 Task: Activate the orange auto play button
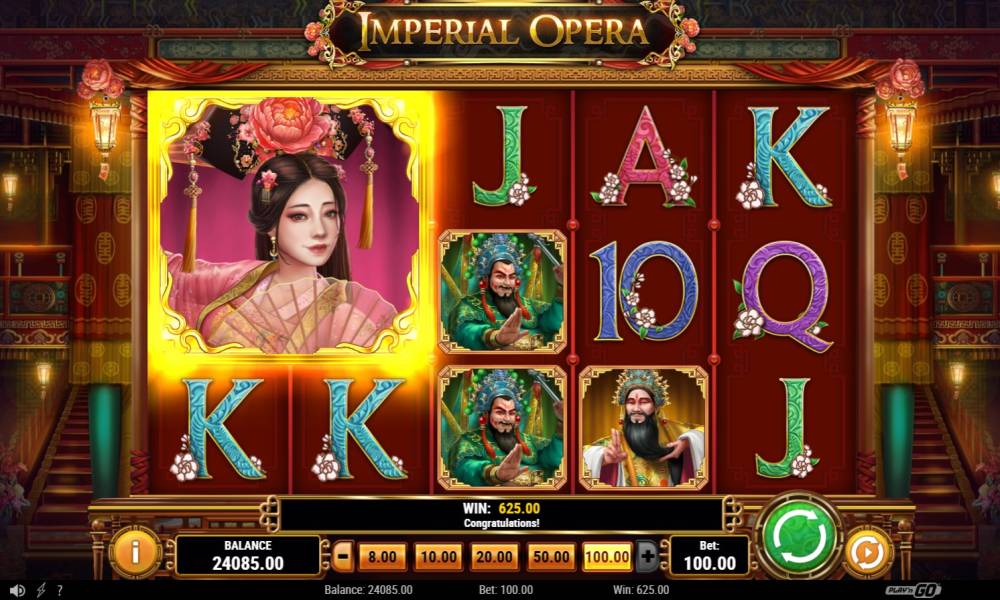tap(867, 552)
